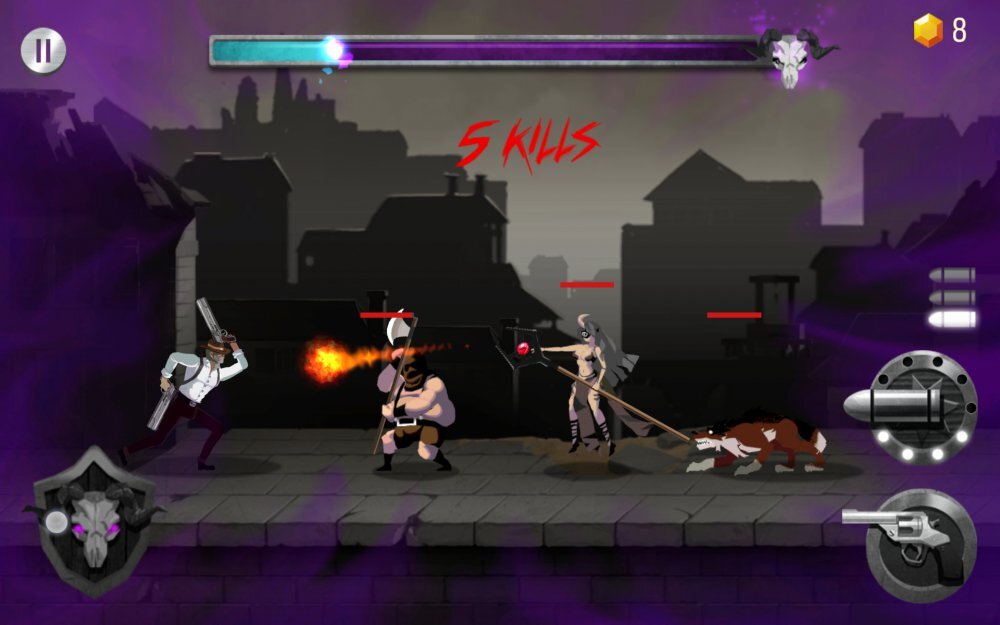This screenshot has width=1000, height=625.
Task: Open the gold gem currency counter
Action: pos(939,31)
